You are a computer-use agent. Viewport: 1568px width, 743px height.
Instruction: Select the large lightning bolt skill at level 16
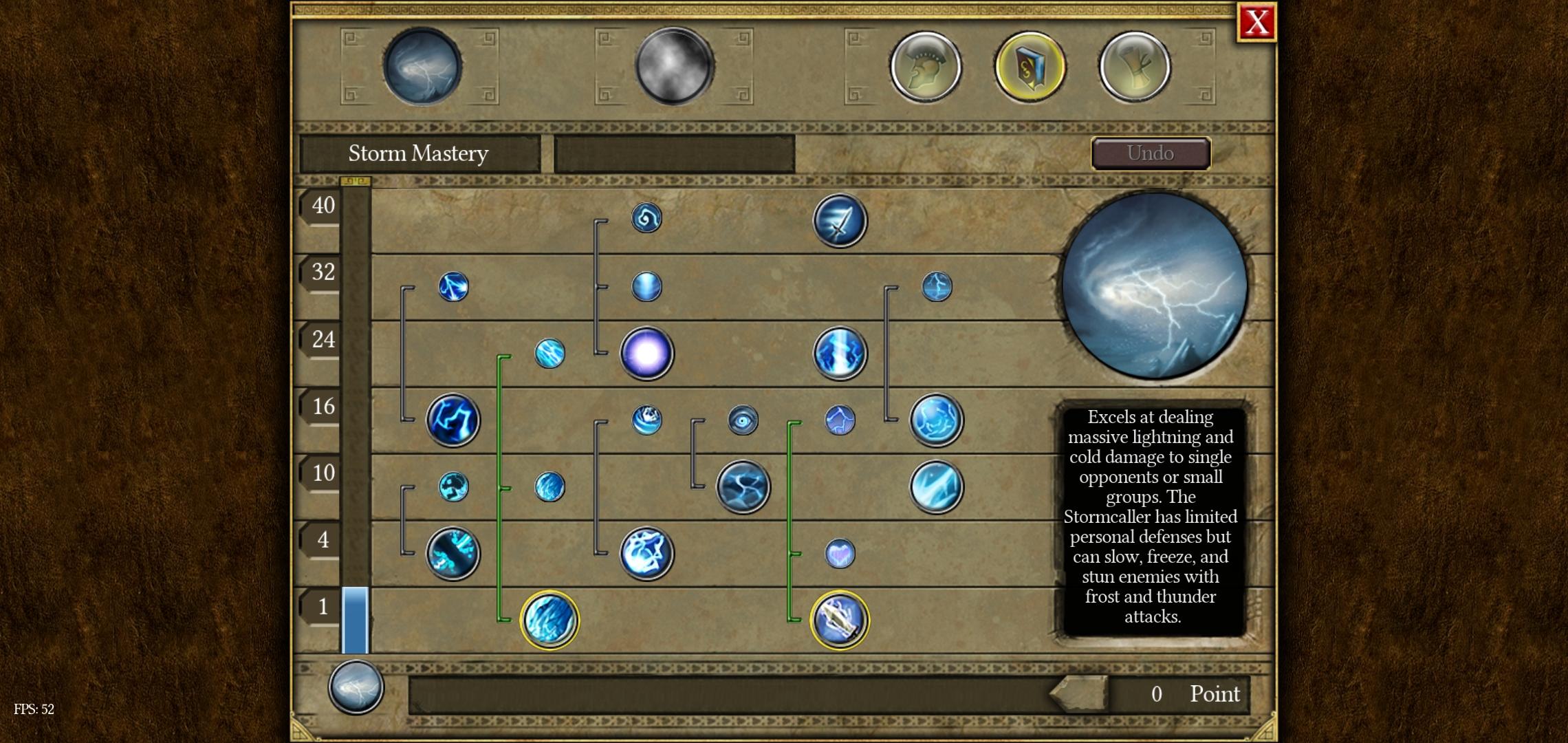click(x=453, y=420)
